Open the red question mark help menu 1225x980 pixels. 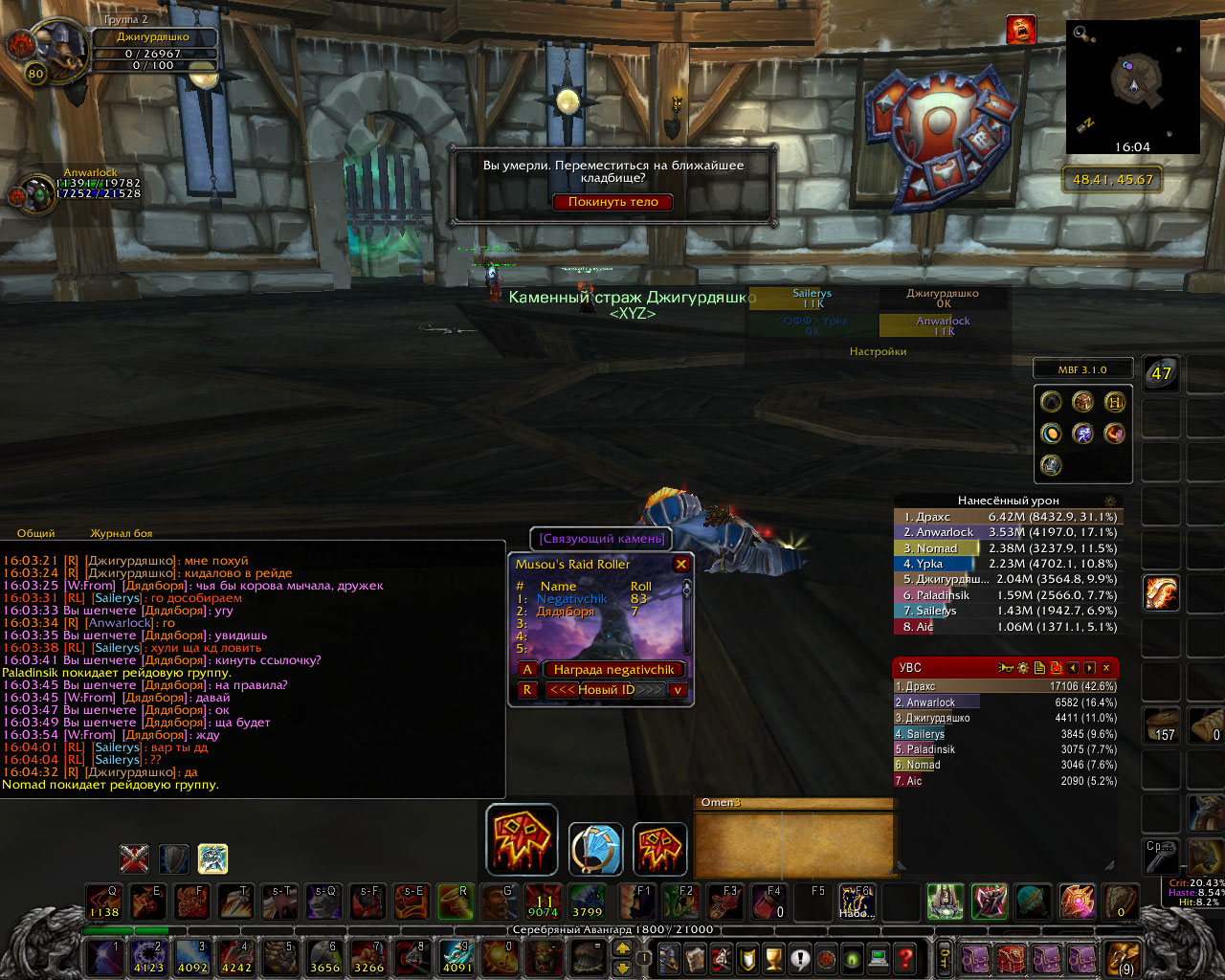pyautogui.click(x=905, y=957)
